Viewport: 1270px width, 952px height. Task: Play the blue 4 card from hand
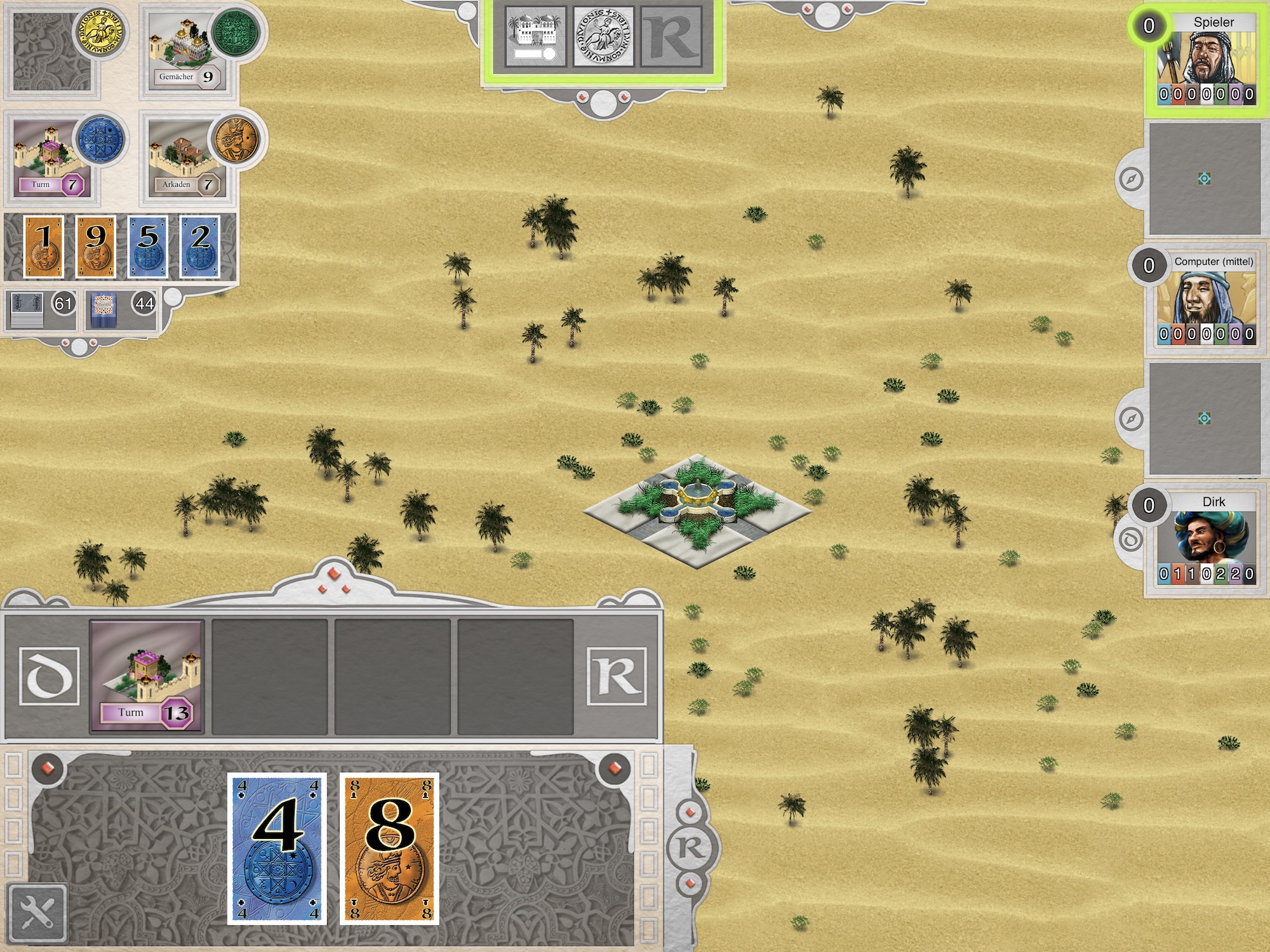pos(277,848)
